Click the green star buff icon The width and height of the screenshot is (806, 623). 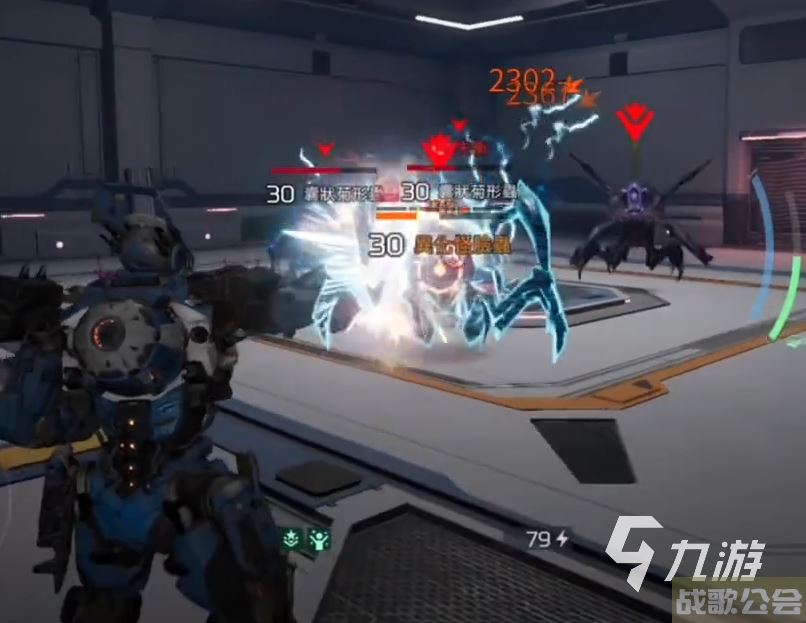coord(292,538)
